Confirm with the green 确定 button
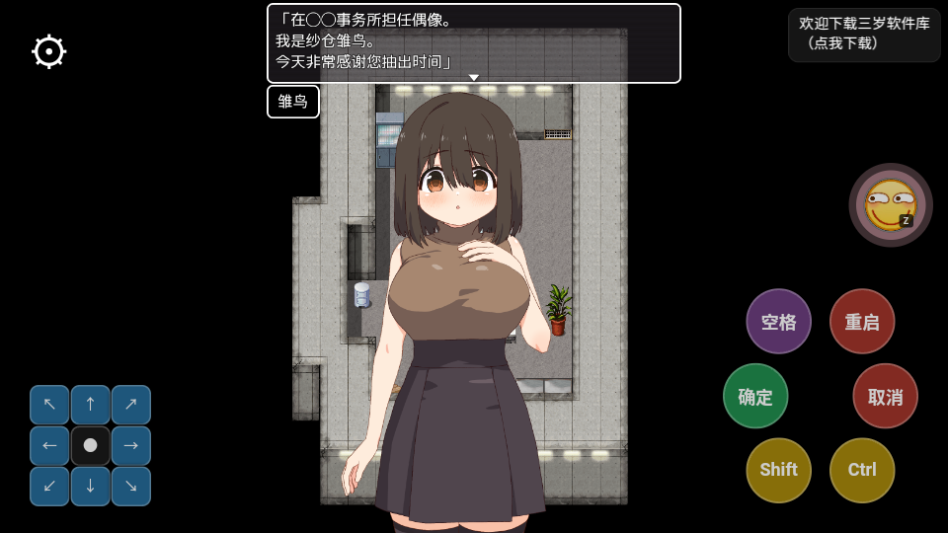Screen dimensions: 948x533 click(755, 397)
